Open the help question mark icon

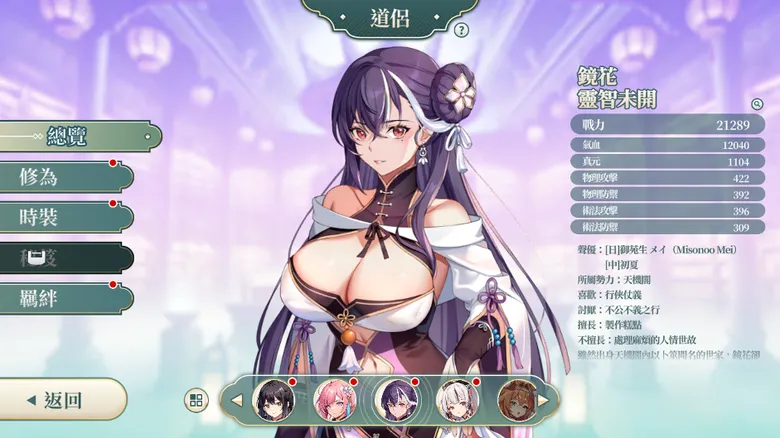point(461,30)
